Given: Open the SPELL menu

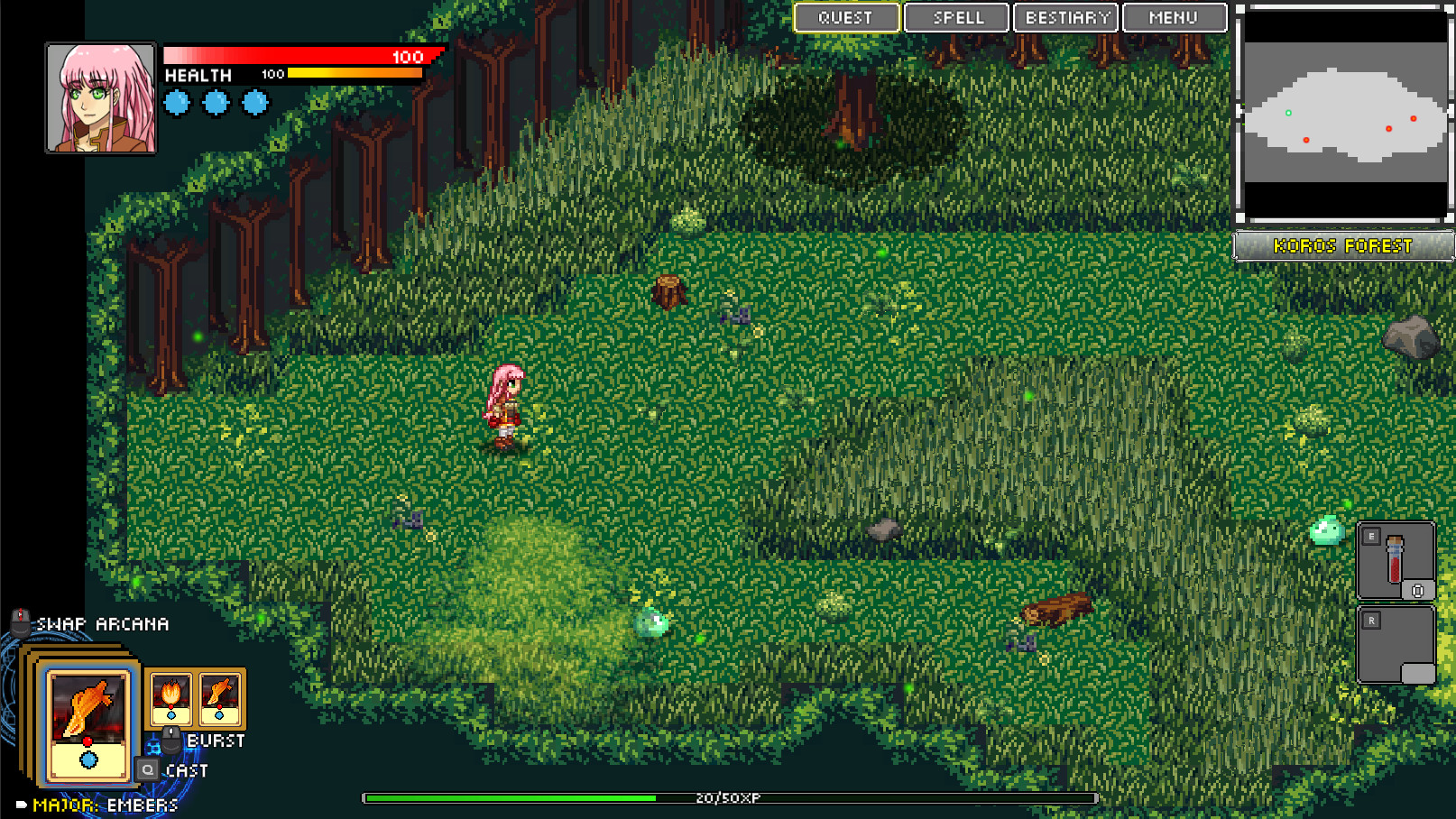Looking at the screenshot, I should [956, 17].
